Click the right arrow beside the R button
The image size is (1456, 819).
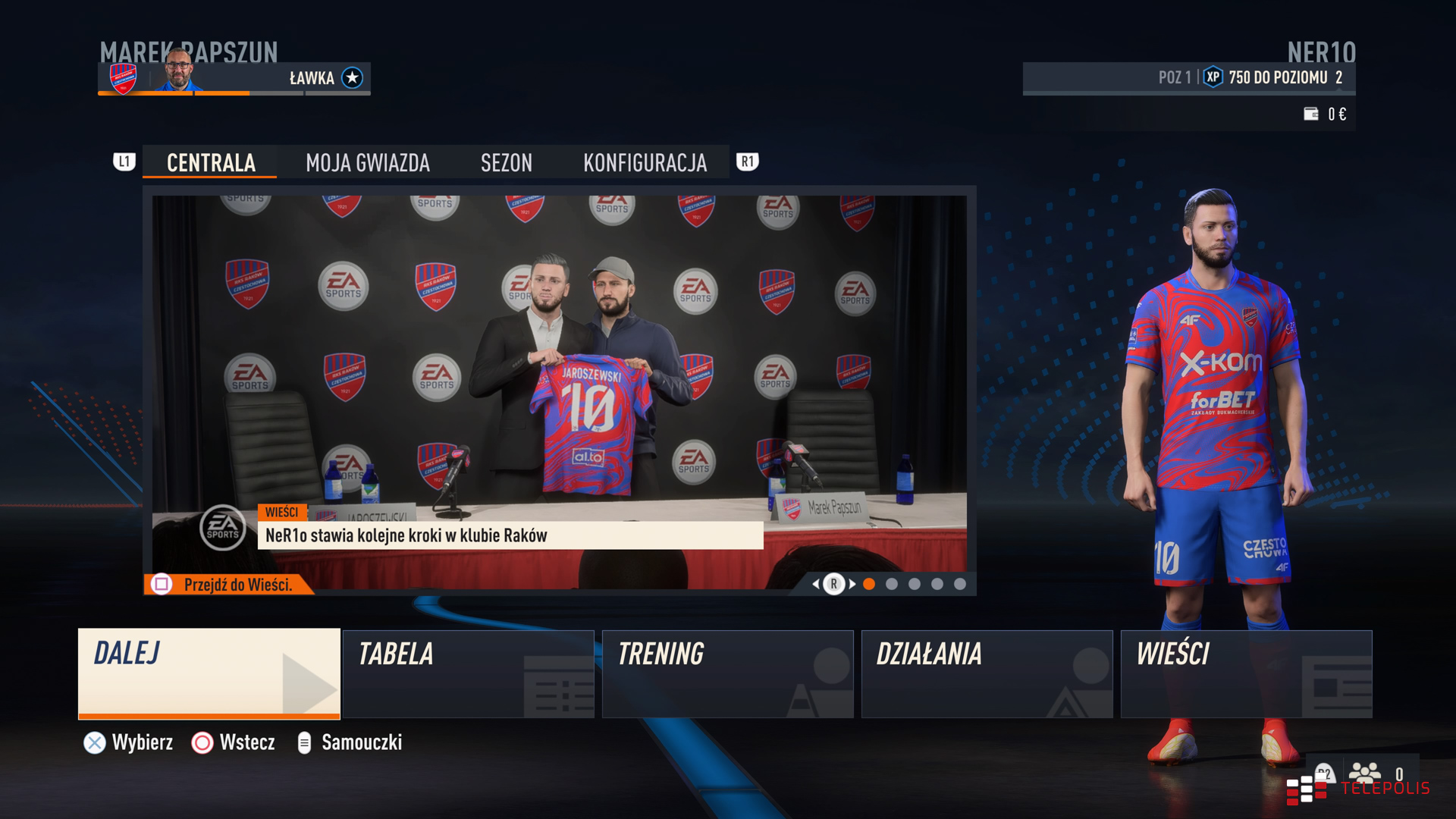[853, 585]
